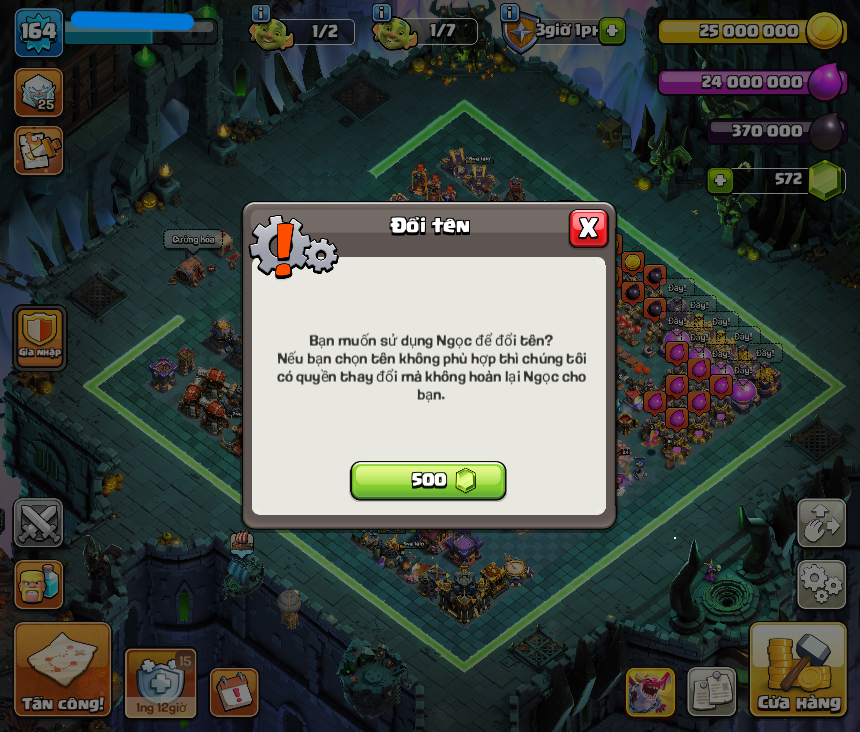Confirm name change for 500 gems

coord(428,481)
